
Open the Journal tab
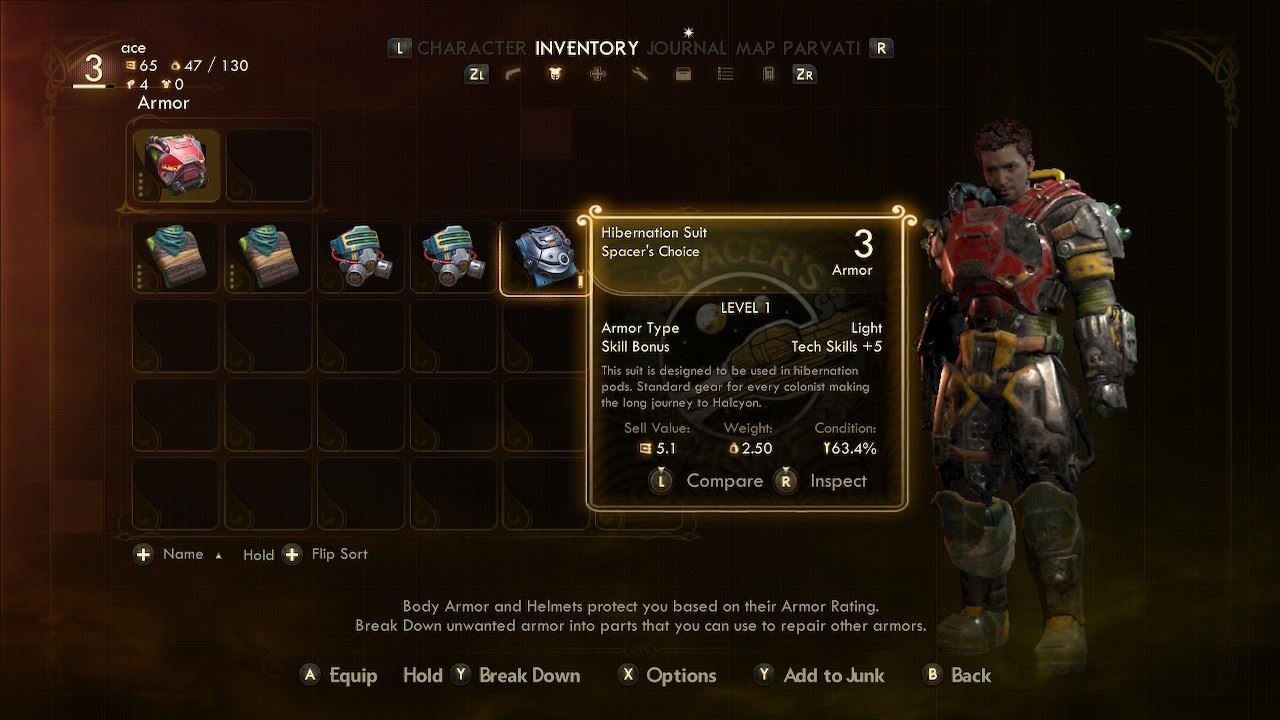point(686,48)
